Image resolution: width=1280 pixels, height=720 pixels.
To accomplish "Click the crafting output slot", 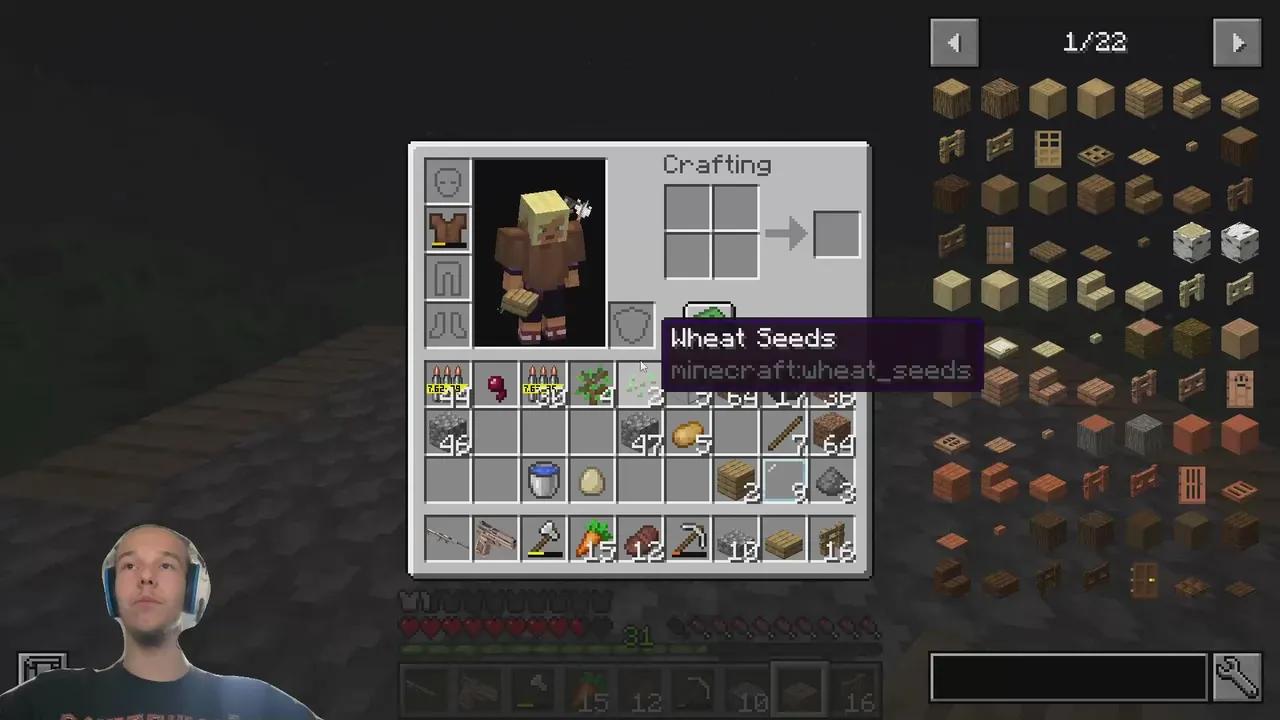I will pyautogui.click(x=836, y=233).
